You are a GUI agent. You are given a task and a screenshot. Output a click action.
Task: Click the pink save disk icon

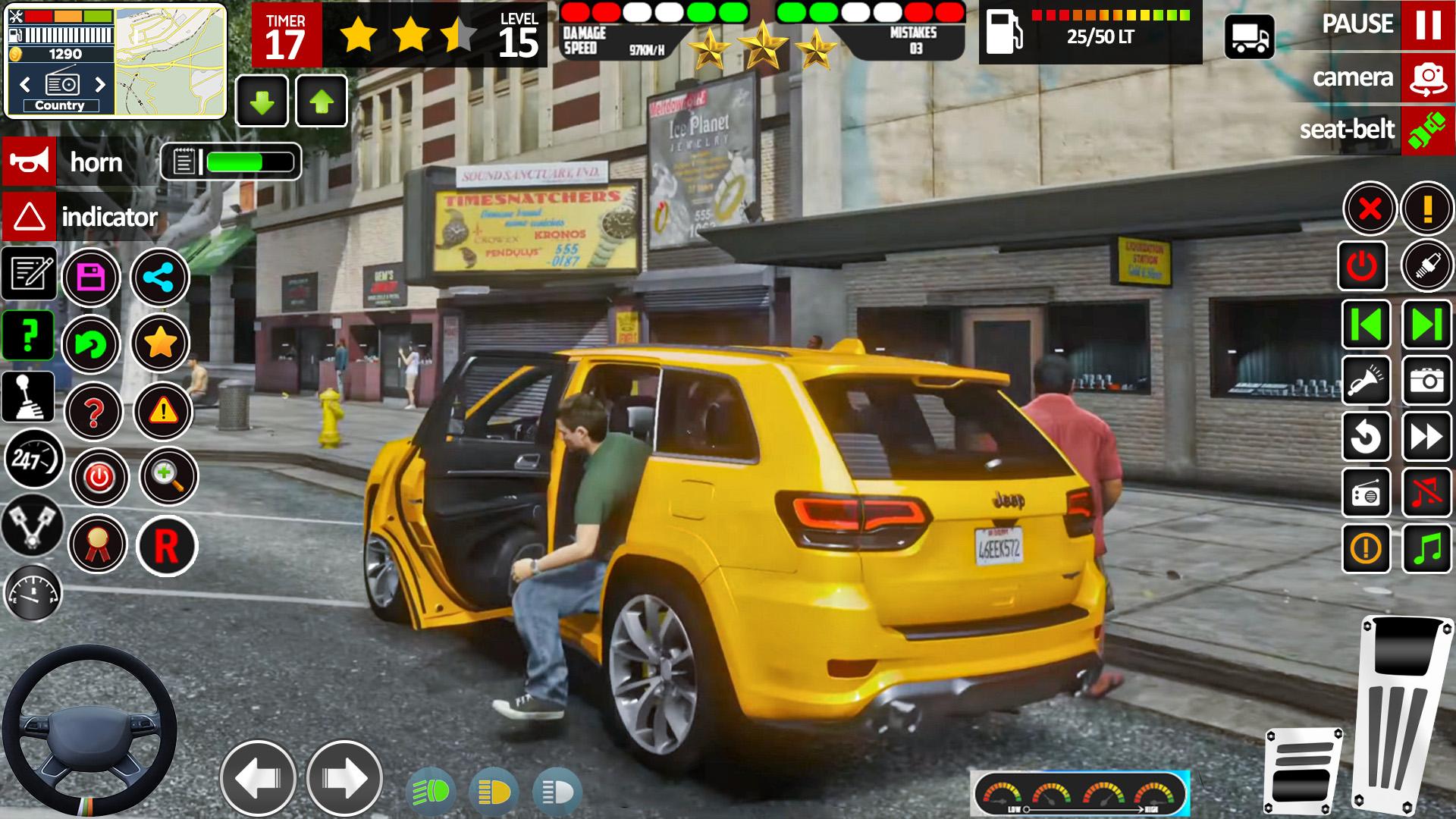pos(91,278)
